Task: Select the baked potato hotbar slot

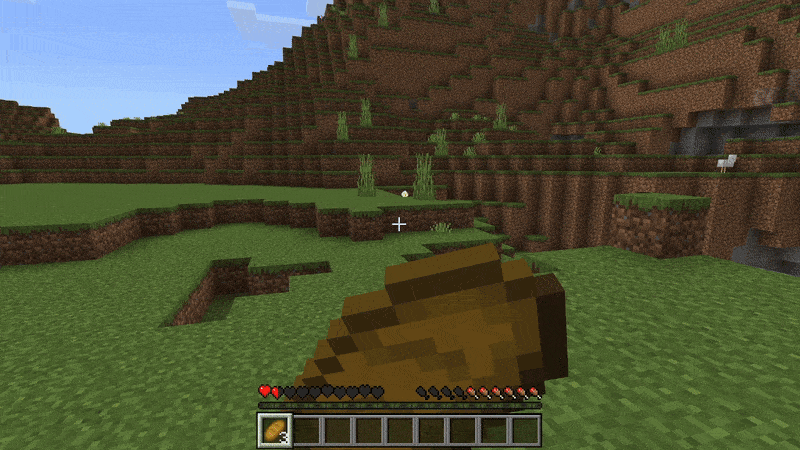Action: [x=274, y=430]
